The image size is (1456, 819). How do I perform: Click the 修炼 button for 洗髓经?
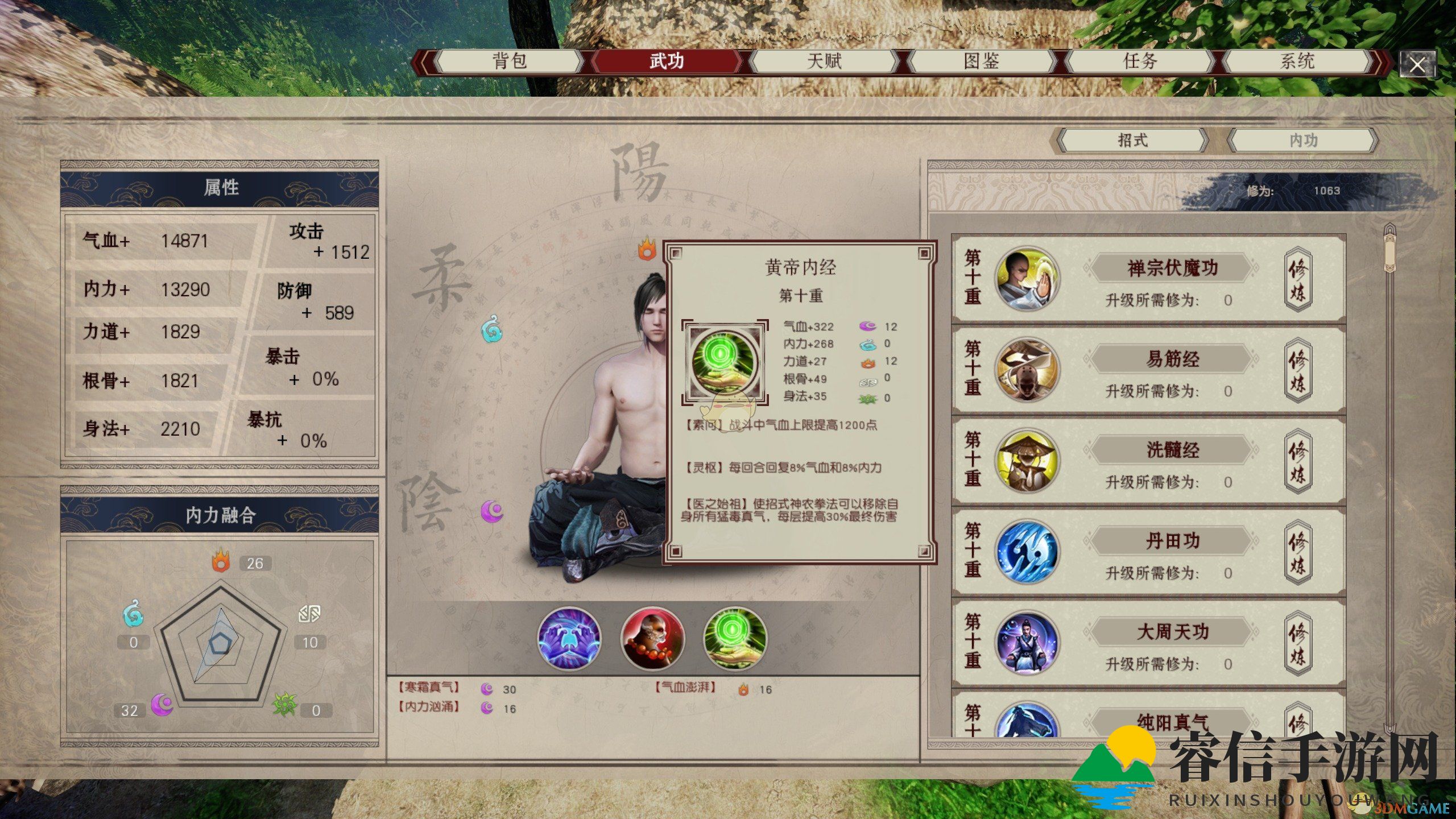(x=1297, y=461)
